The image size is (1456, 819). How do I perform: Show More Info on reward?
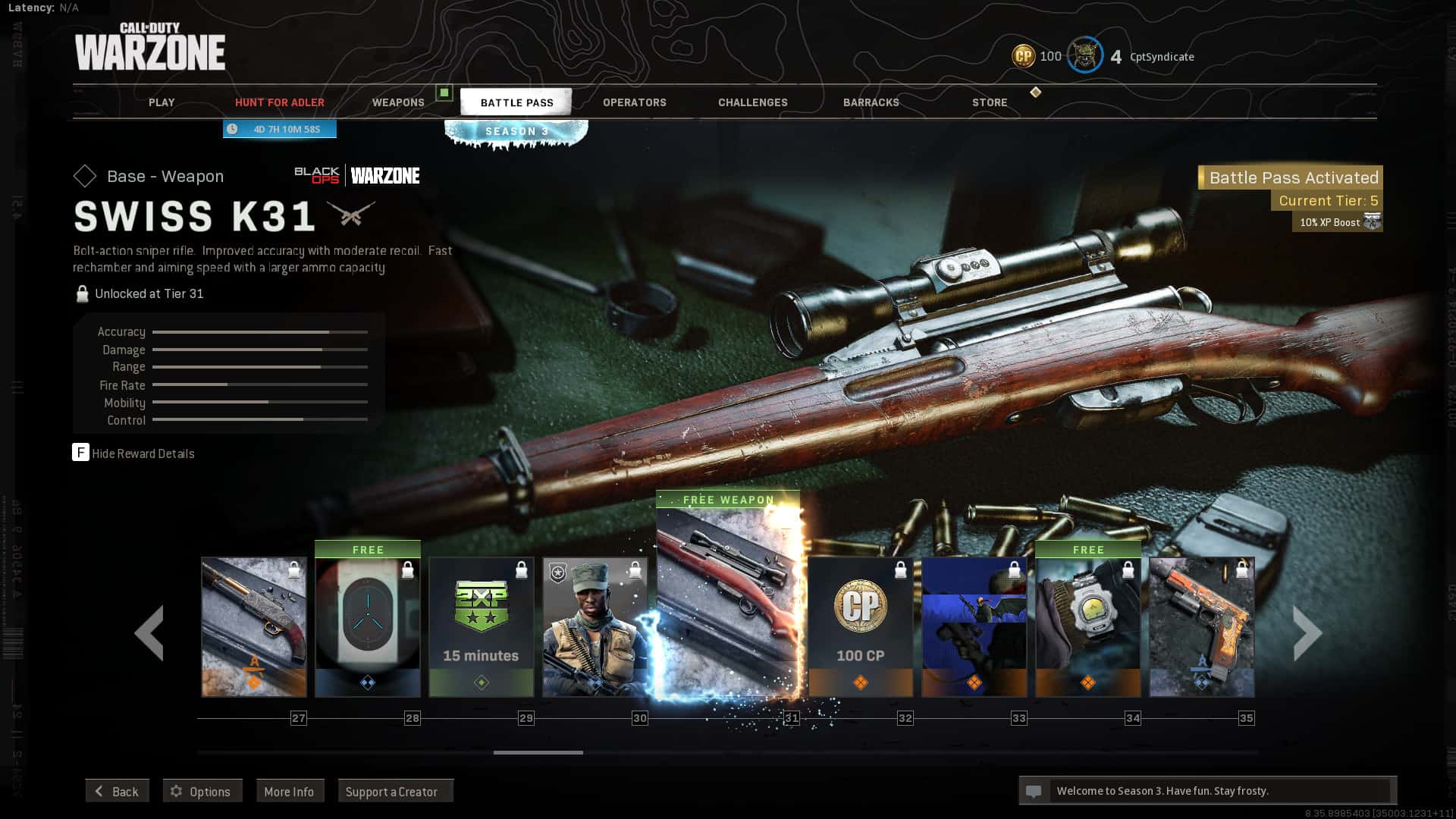(289, 791)
